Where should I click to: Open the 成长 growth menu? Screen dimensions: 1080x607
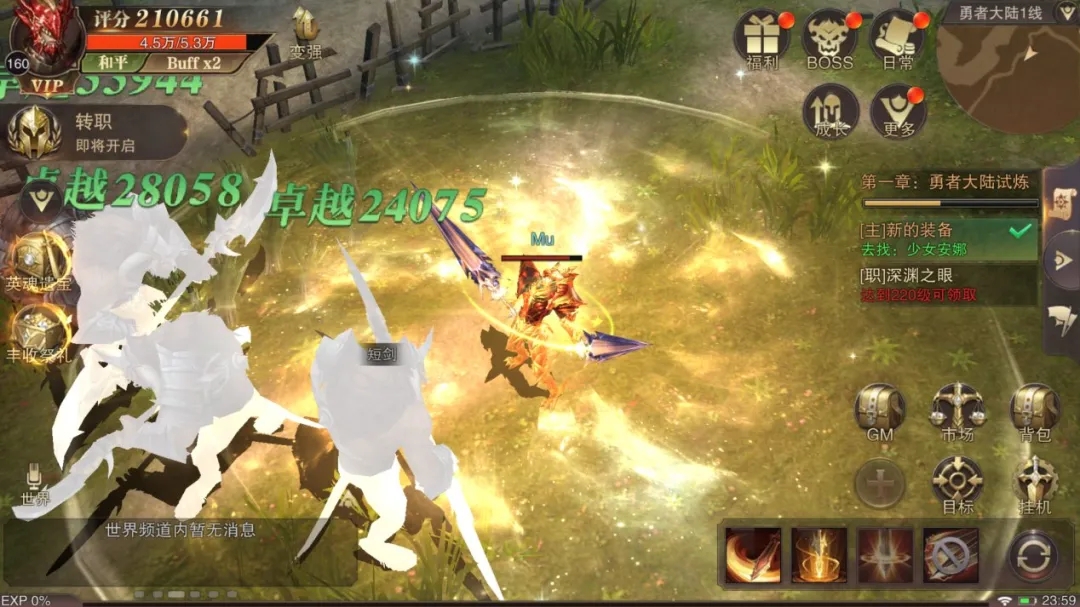pyautogui.click(x=830, y=110)
